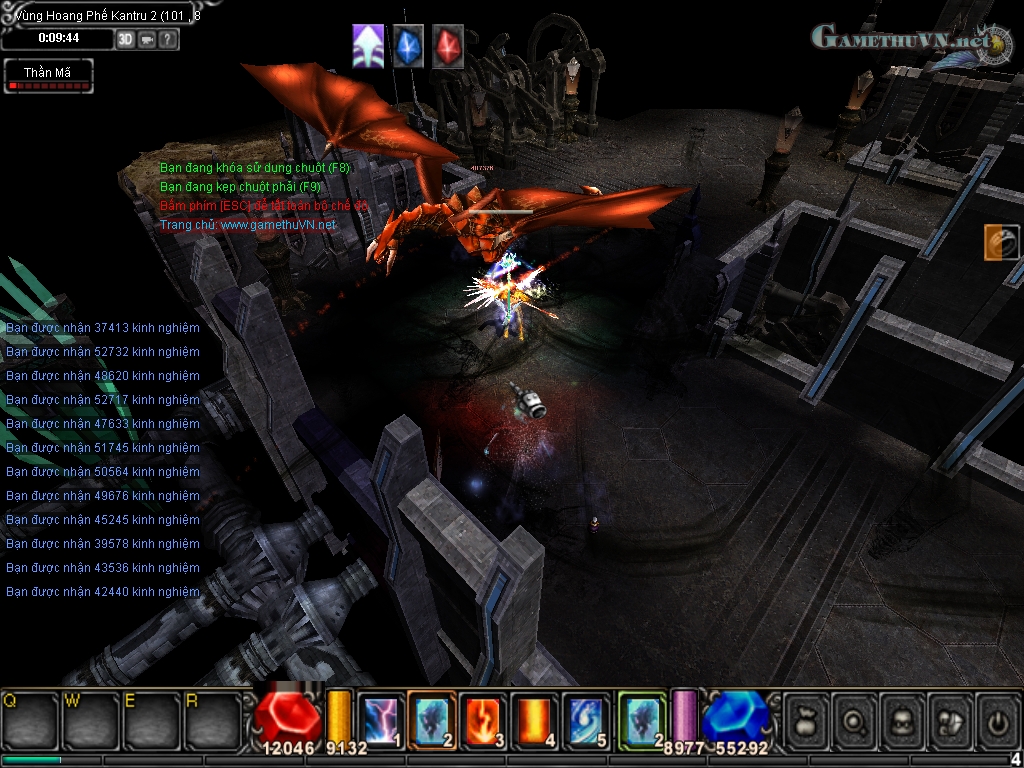Click the mouse icon menu button
The image size is (1024, 768).
point(952,720)
